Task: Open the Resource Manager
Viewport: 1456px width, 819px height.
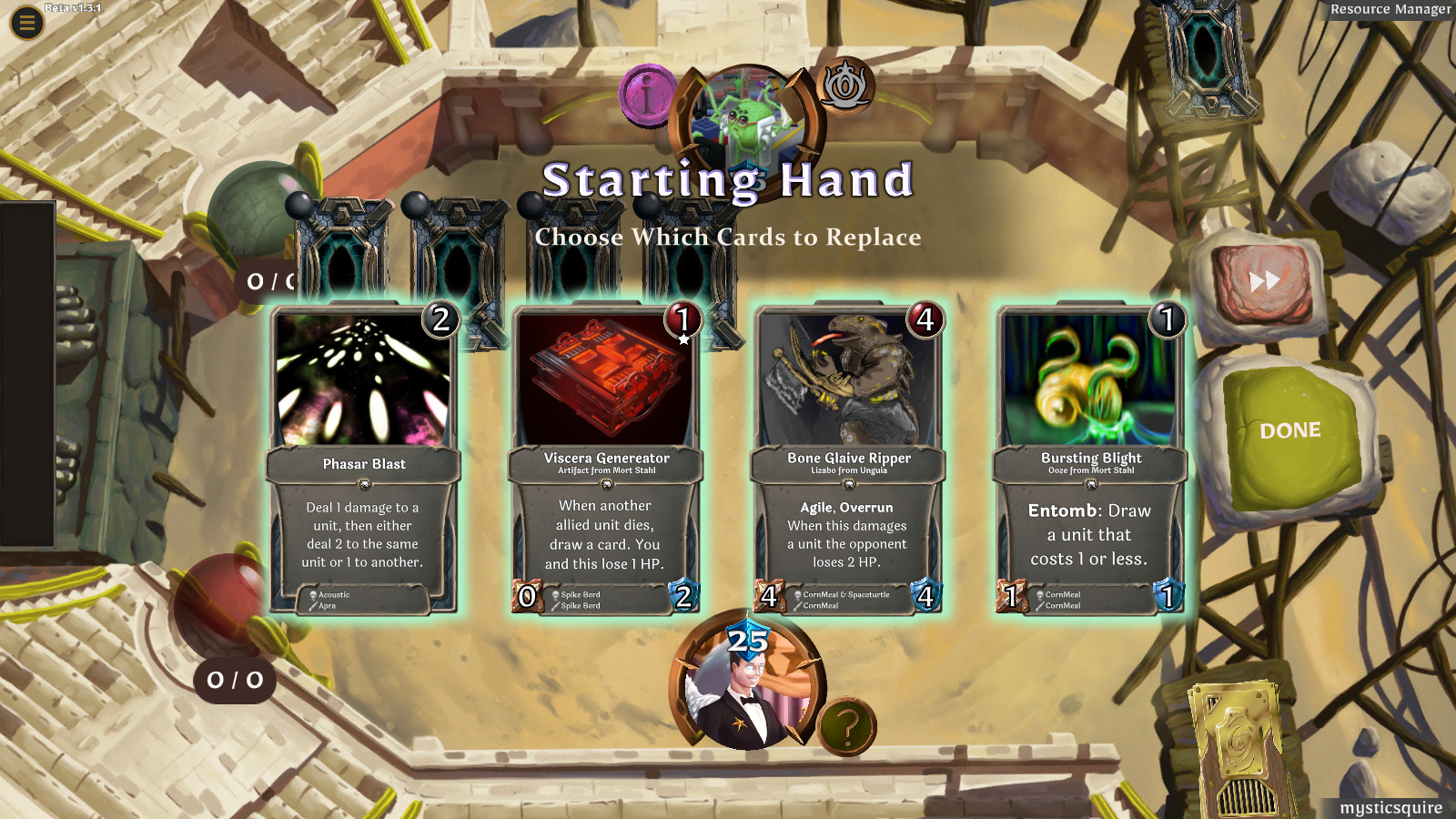Action: pyautogui.click(x=1390, y=10)
